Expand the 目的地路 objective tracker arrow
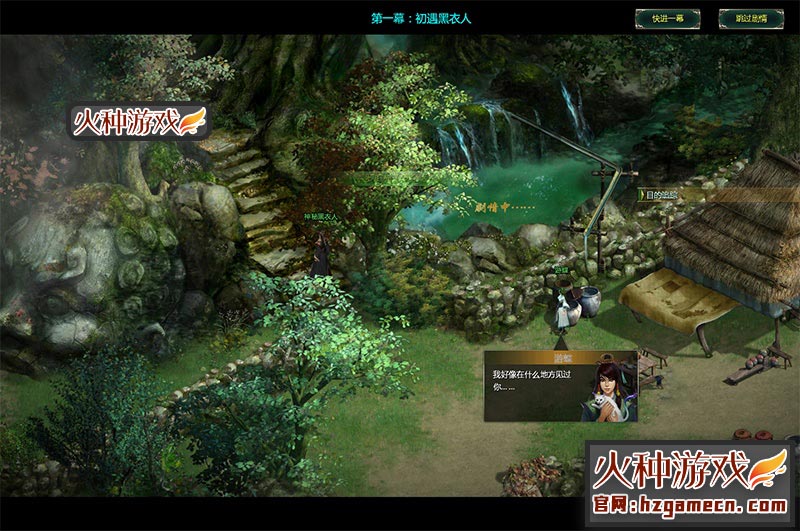This screenshot has height=531, width=800. [x=641, y=195]
